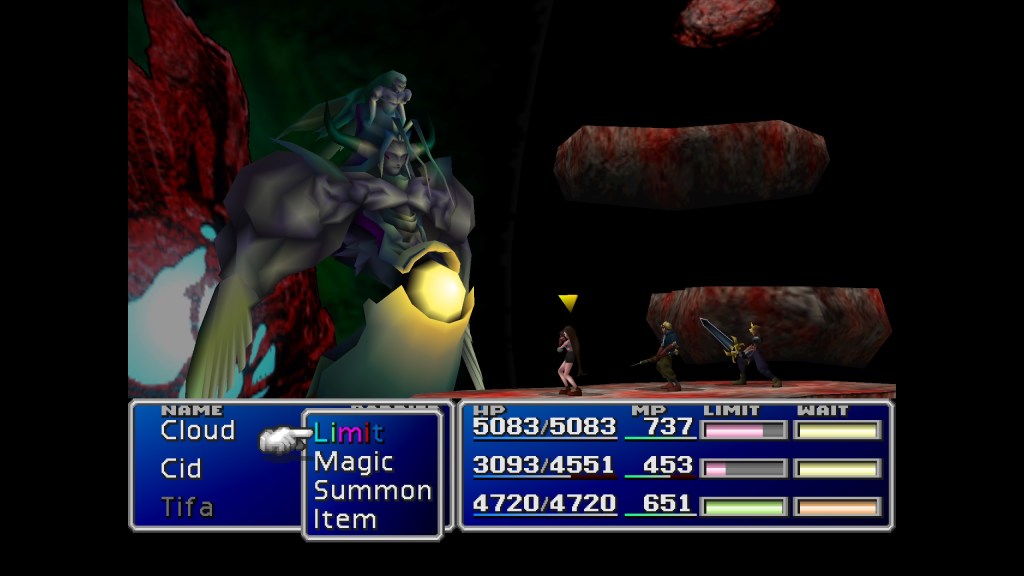
Task: Choose Tifa's name in the party list
Action: 187,507
